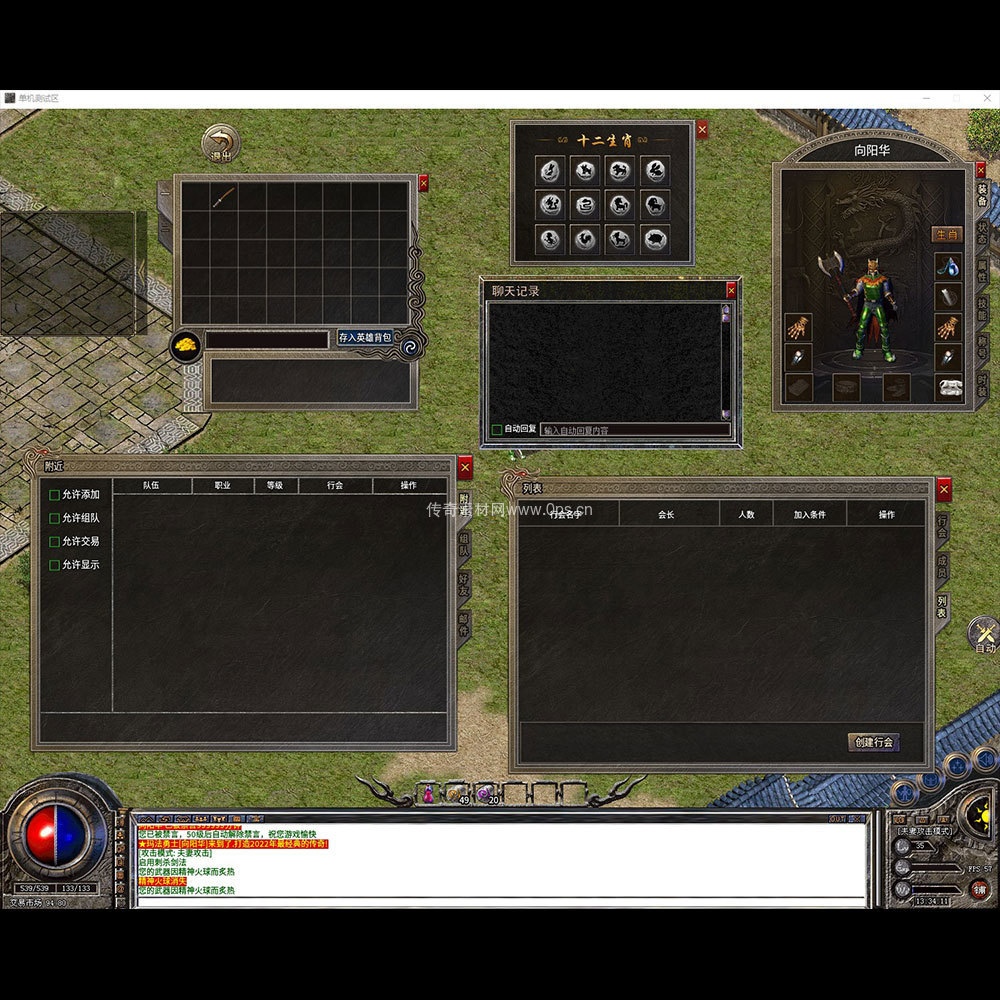Close the guild 列表 window
1000x1000 pixels.
tap(944, 489)
